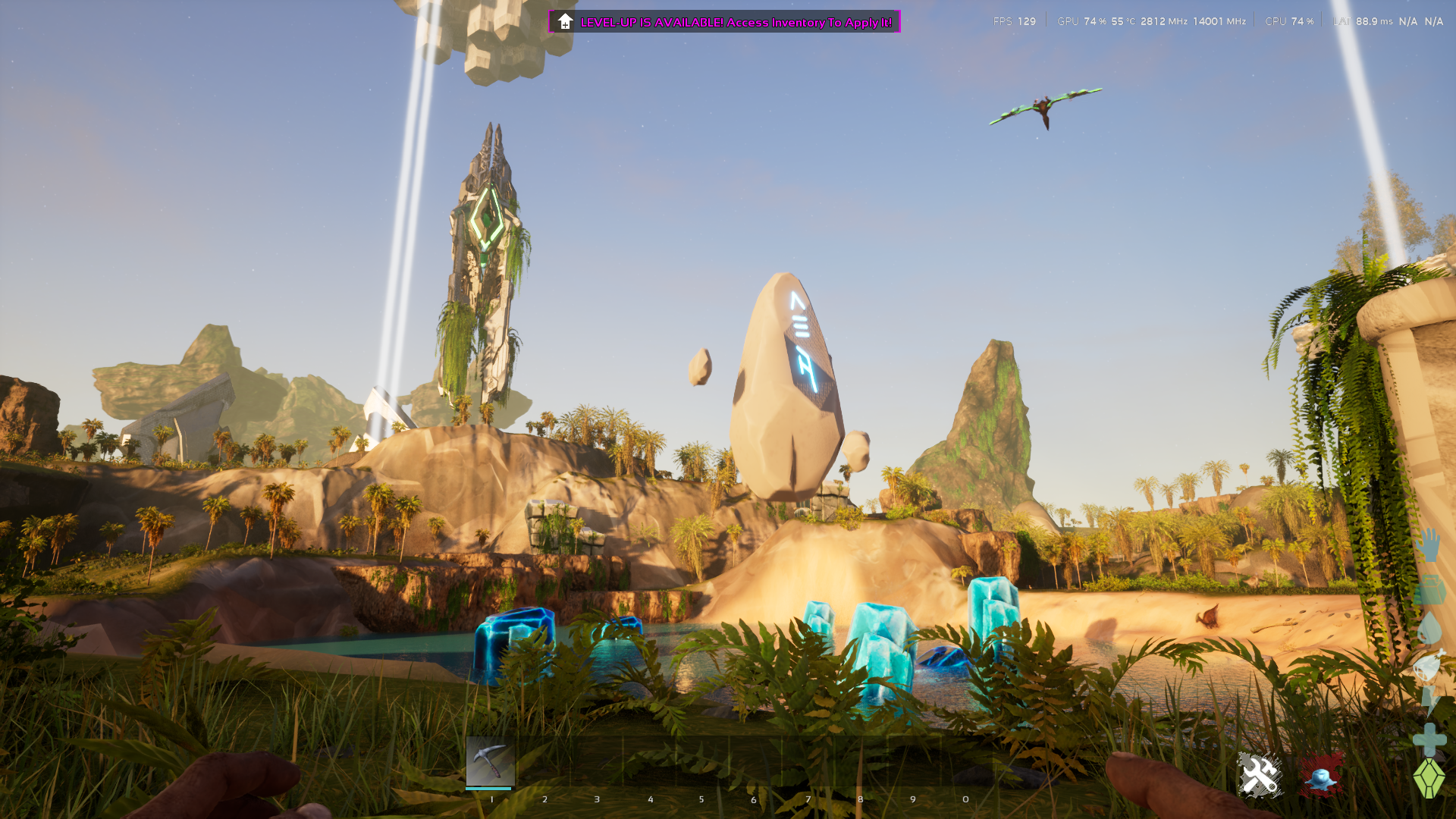Screen dimensions: 1456x819
Task: Click the health cross stat icon
Action: tap(1429, 739)
